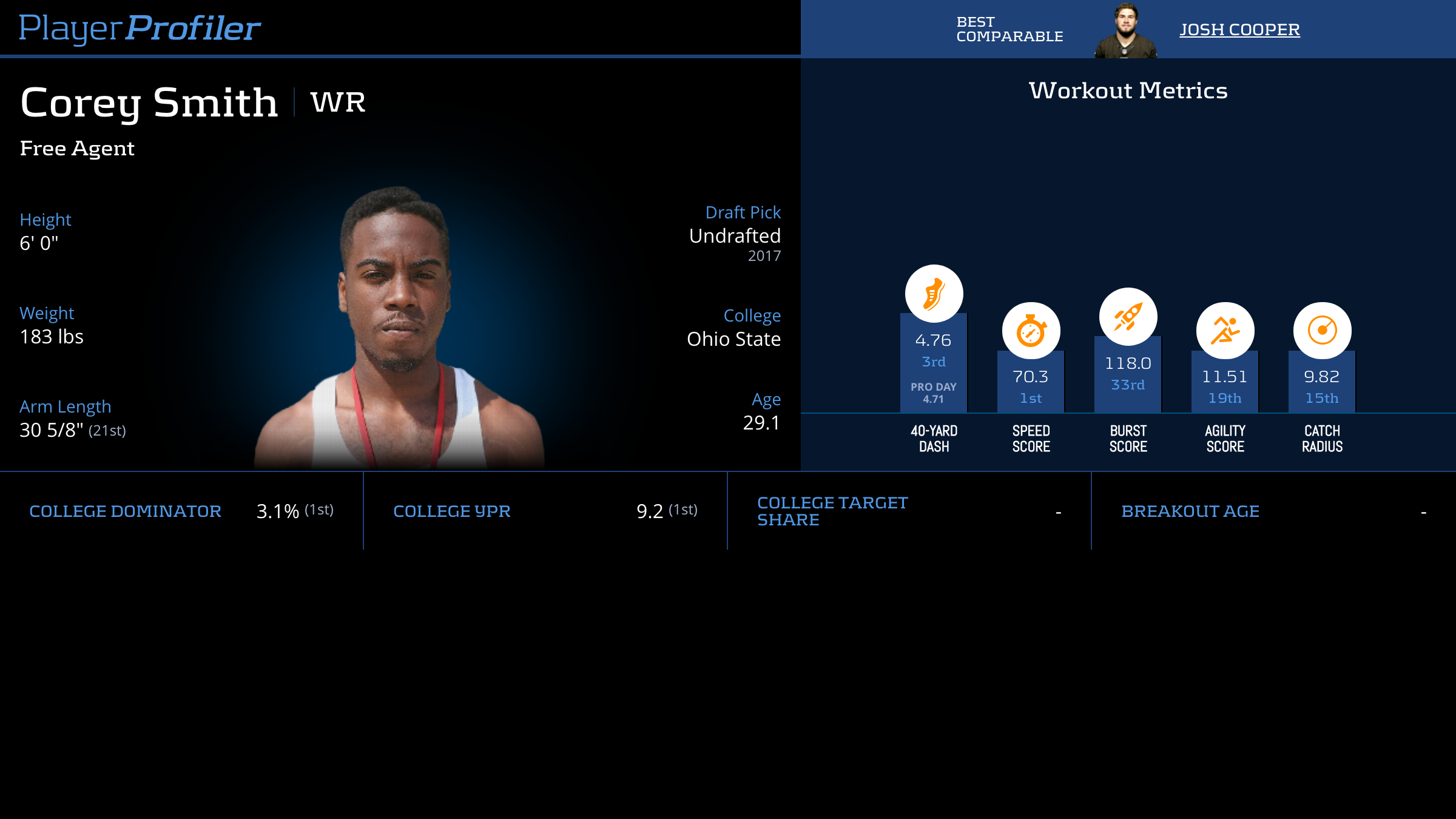Open the Josh Cooper comparable player link
The image size is (1456, 819).
pos(1239,30)
